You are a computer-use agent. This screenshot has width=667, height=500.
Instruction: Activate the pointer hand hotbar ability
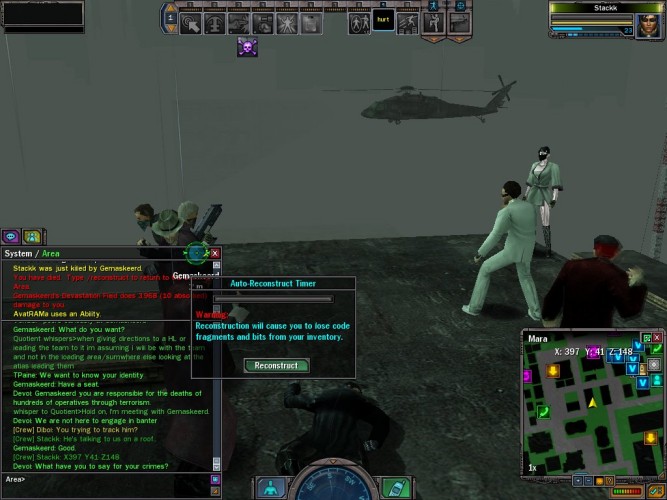189,22
